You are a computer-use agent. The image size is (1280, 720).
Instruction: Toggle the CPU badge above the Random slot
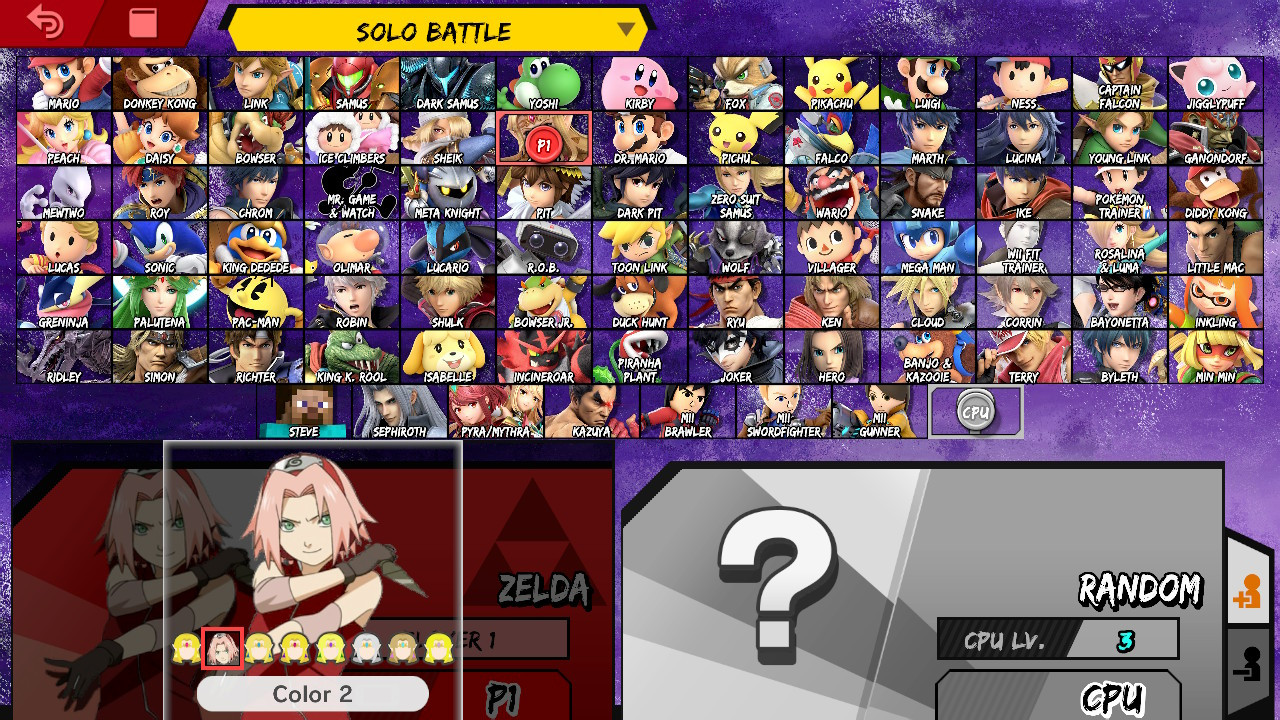(x=977, y=410)
